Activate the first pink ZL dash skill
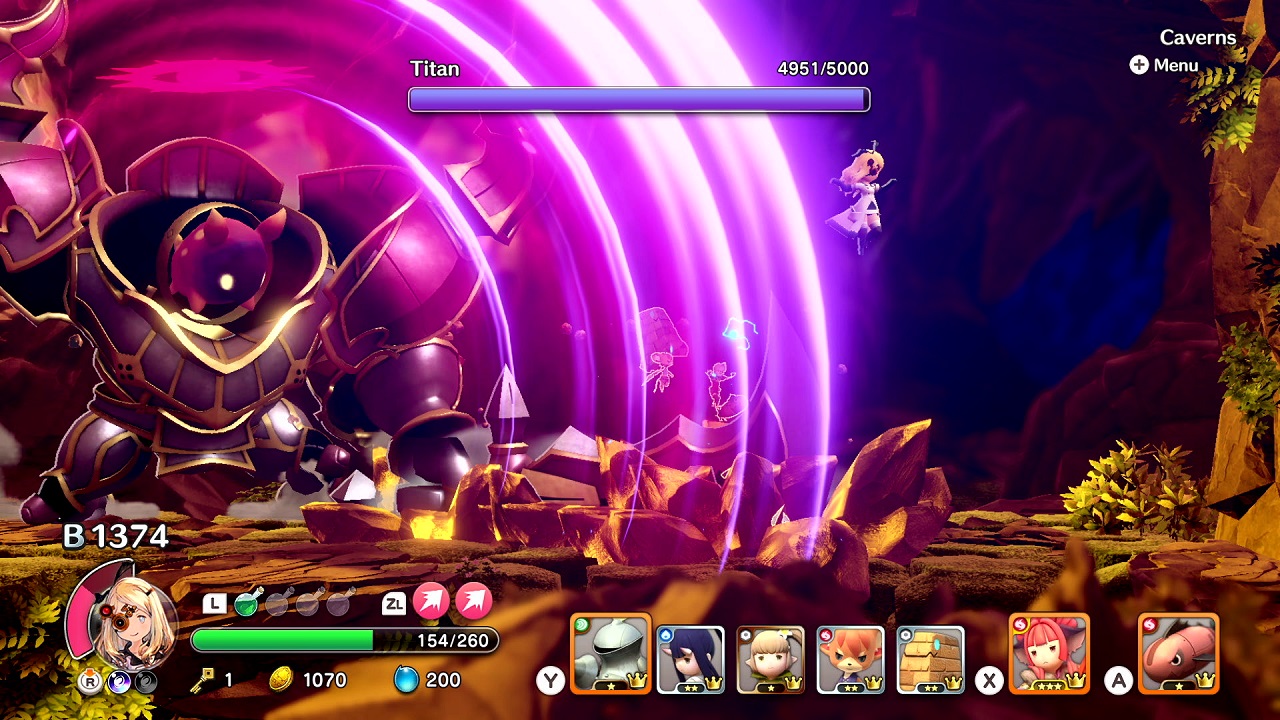The image size is (1280, 720). [432, 602]
